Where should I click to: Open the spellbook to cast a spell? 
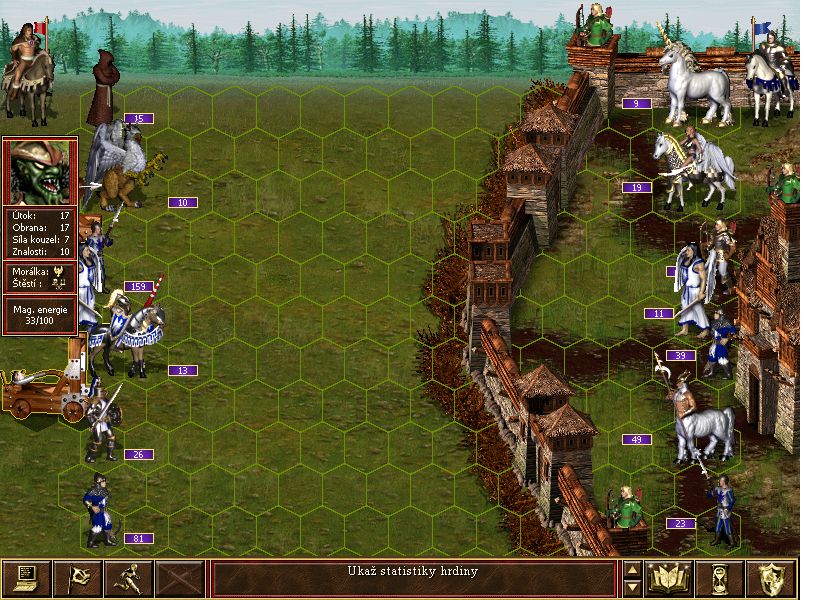click(670, 578)
